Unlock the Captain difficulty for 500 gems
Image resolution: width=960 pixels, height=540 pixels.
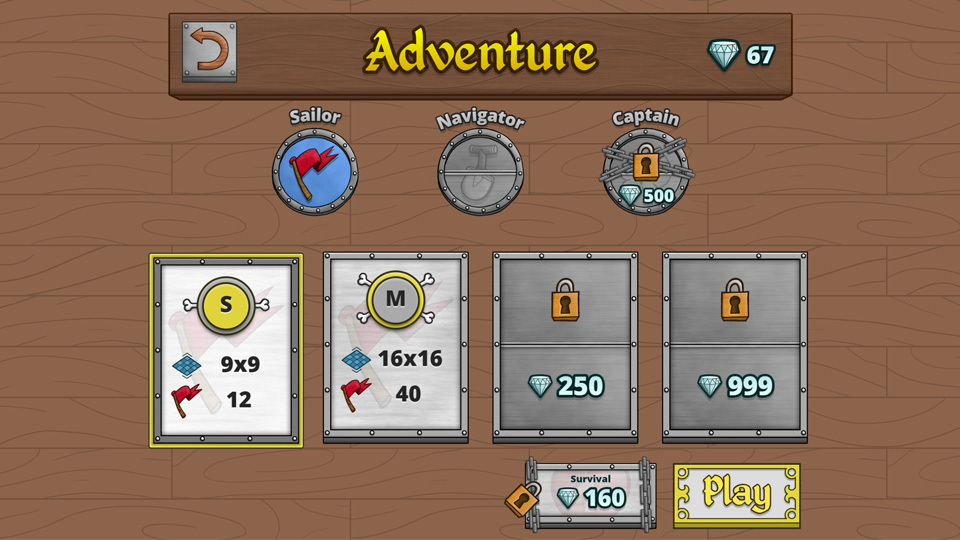[645, 171]
